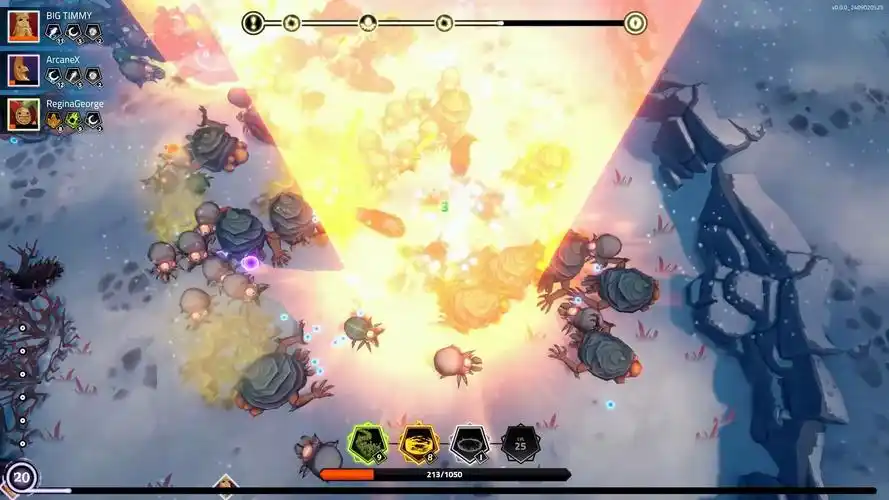The width and height of the screenshot is (889, 500).
Task: Click the level 20 badge
Action: click(x=21, y=477)
